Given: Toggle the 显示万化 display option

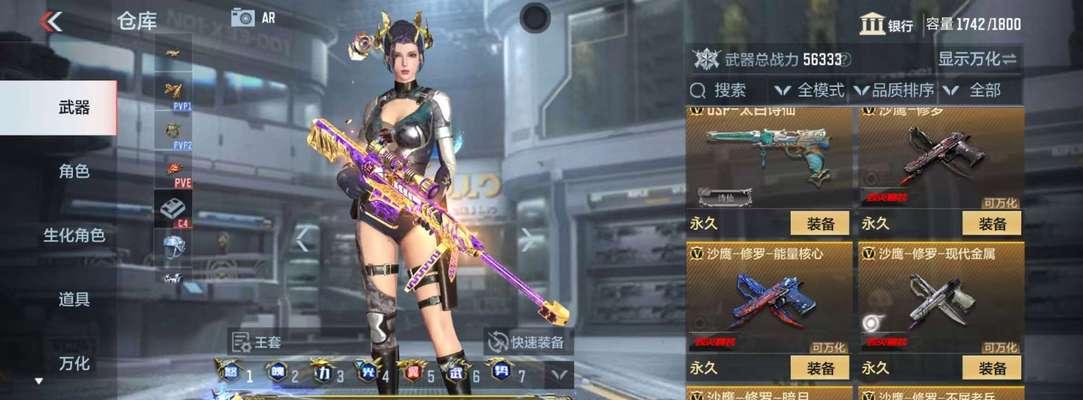Looking at the screenshot, I should coord(976,59).
